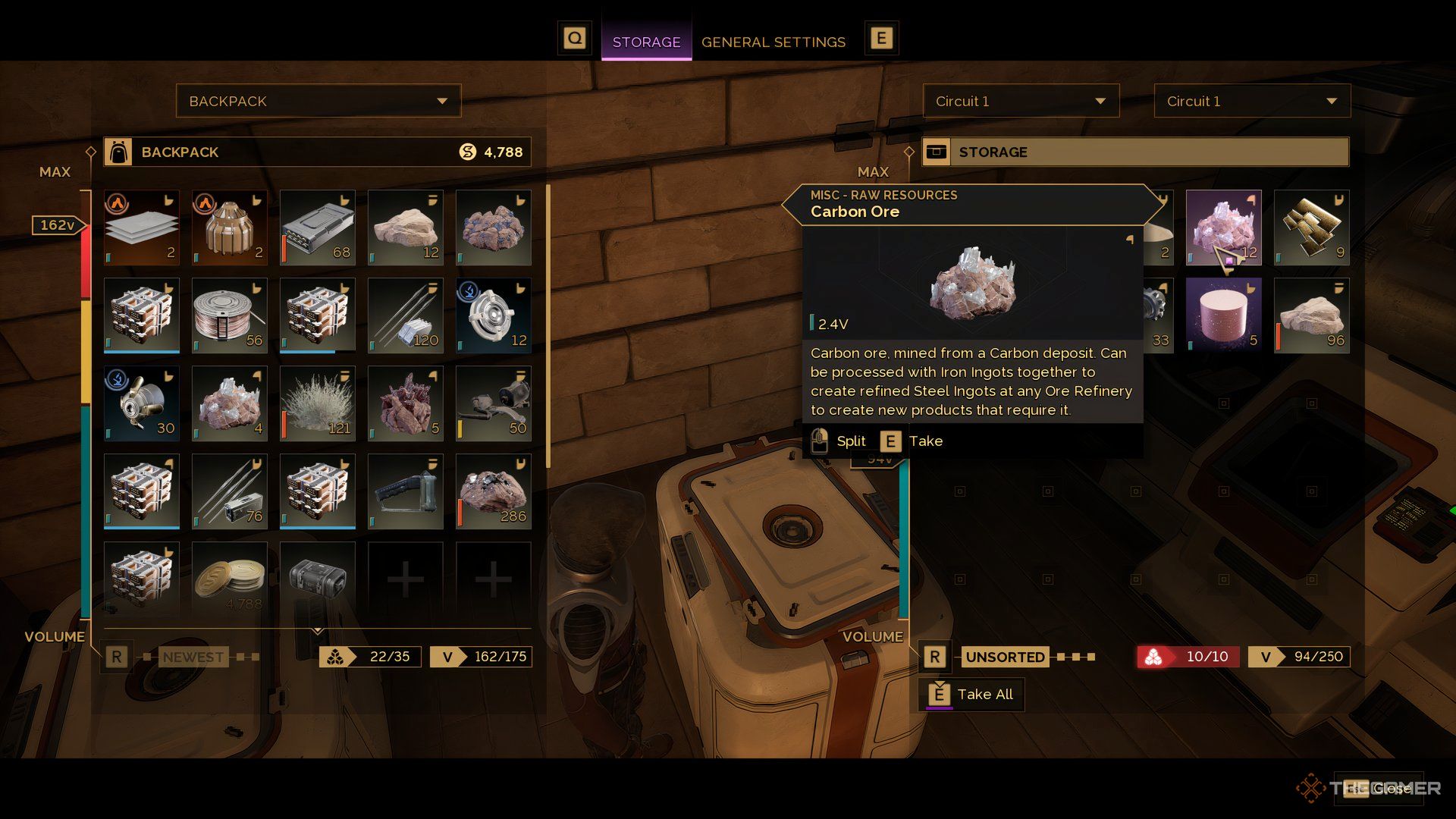Select the stack of 68 ammo crate
This screenshot has width=1456, height=819.
click(317, 227)
